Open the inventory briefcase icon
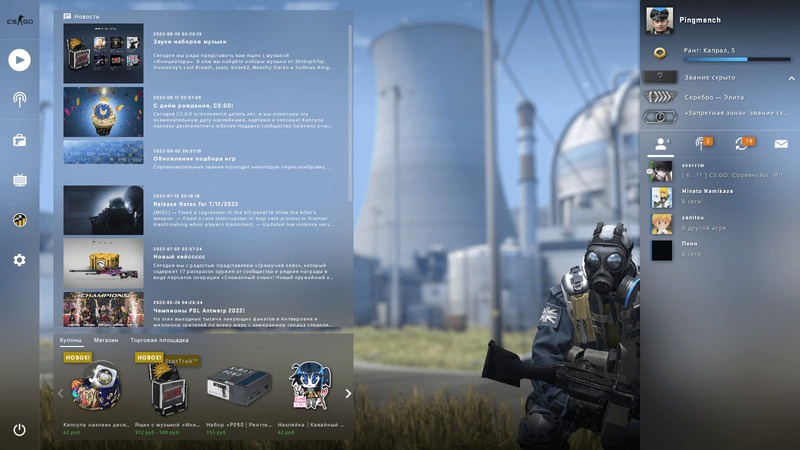 19,140
